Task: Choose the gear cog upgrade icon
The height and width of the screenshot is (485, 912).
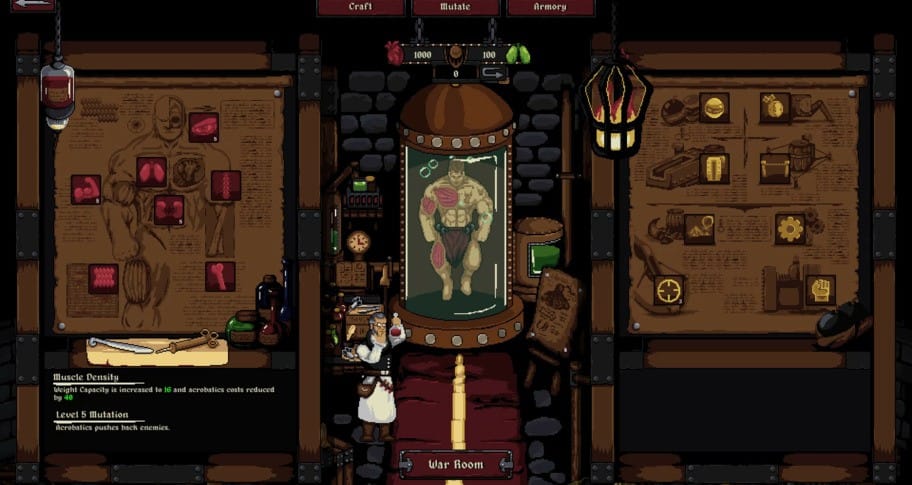Action: coord(790,229)
